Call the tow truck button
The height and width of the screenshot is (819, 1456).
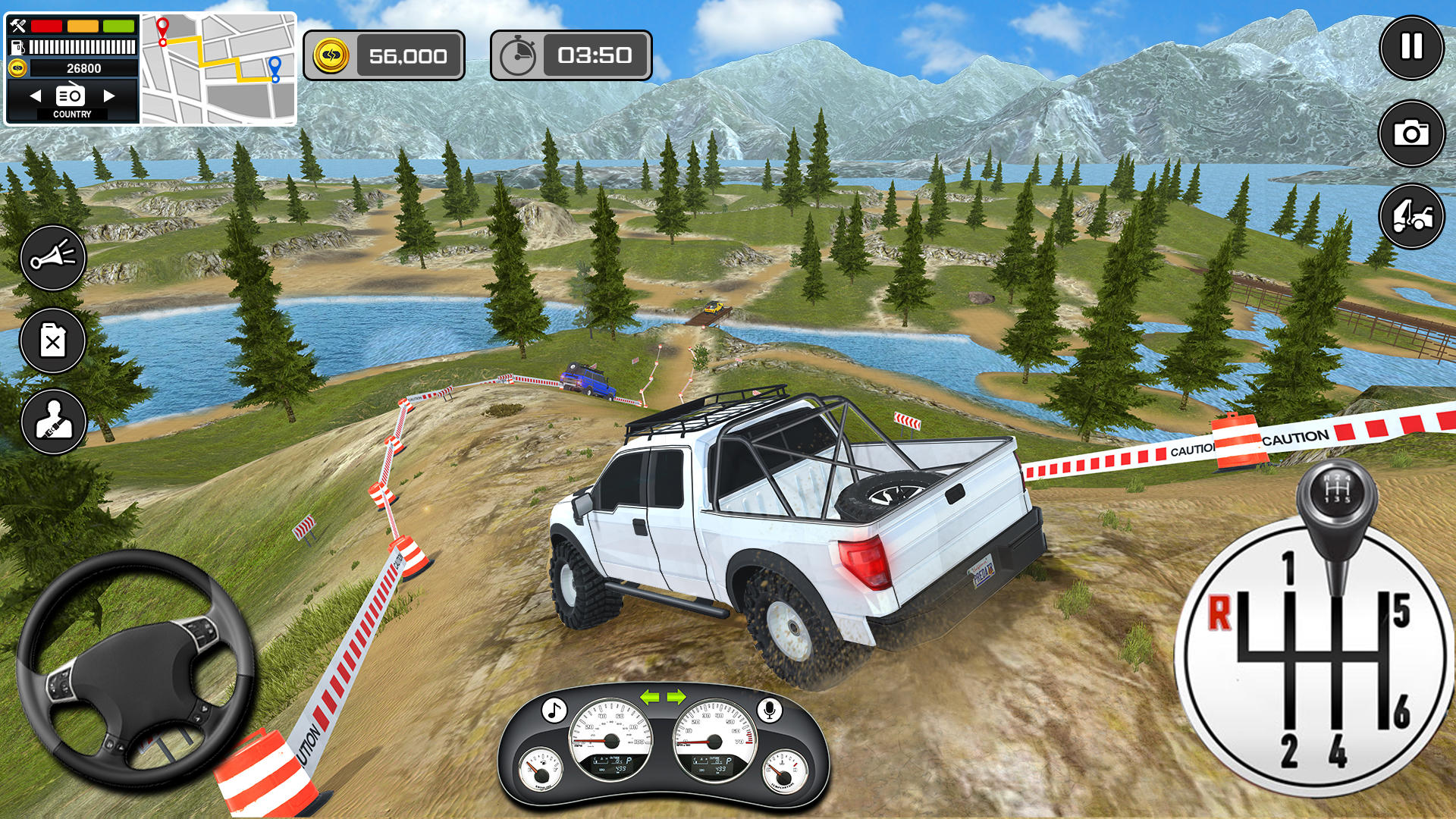click(x=1411, y=217)
